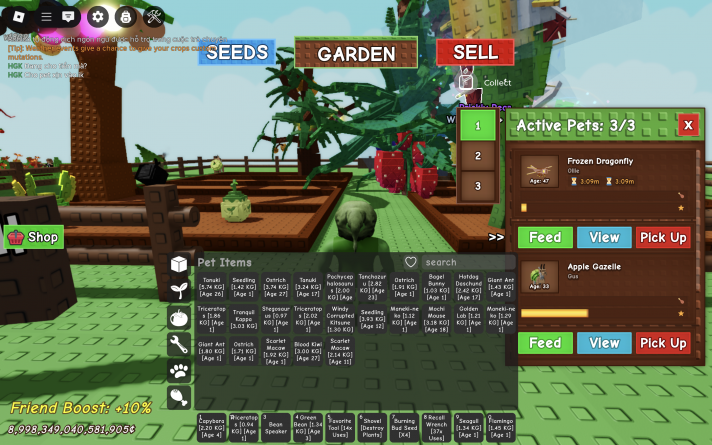
Task: Open the SELL area button
Action: (475, 52)
